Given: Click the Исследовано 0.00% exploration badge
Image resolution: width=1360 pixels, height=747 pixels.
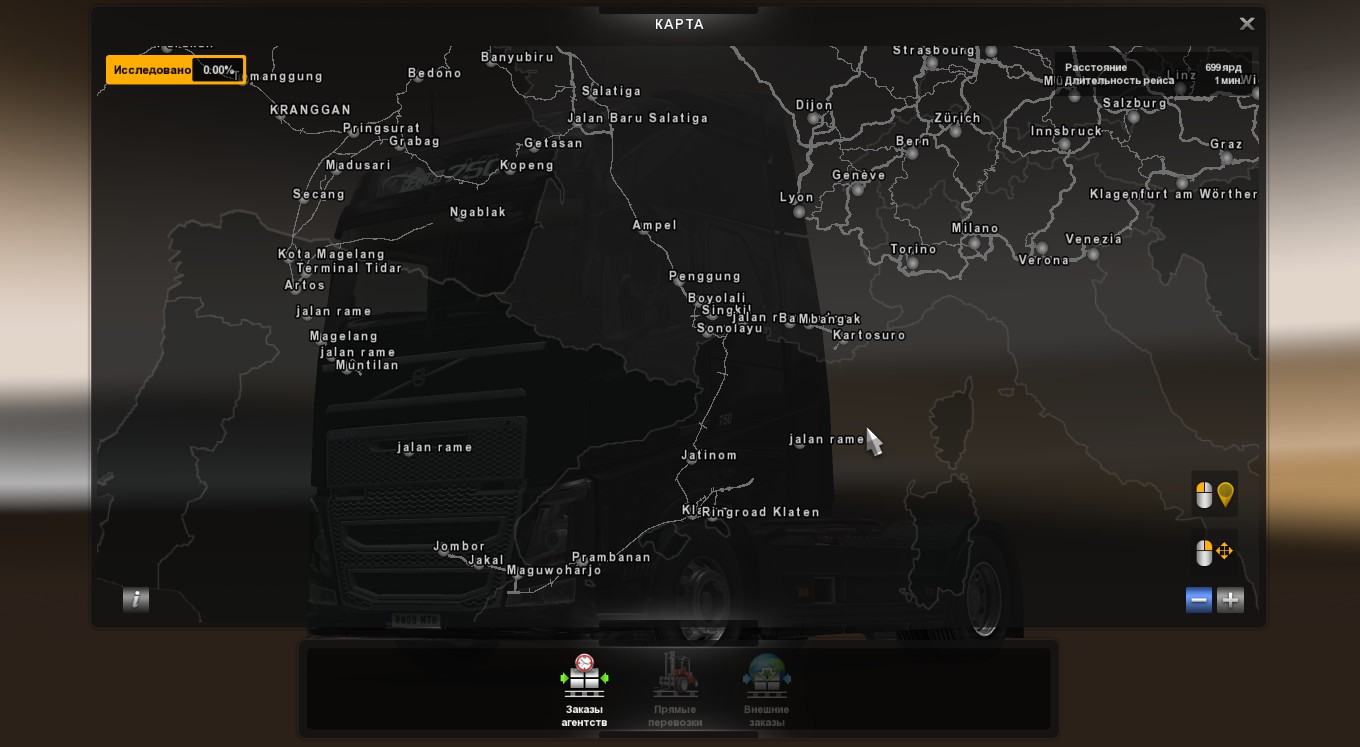Looking at the screenshot, I should [x=175, y=70].
